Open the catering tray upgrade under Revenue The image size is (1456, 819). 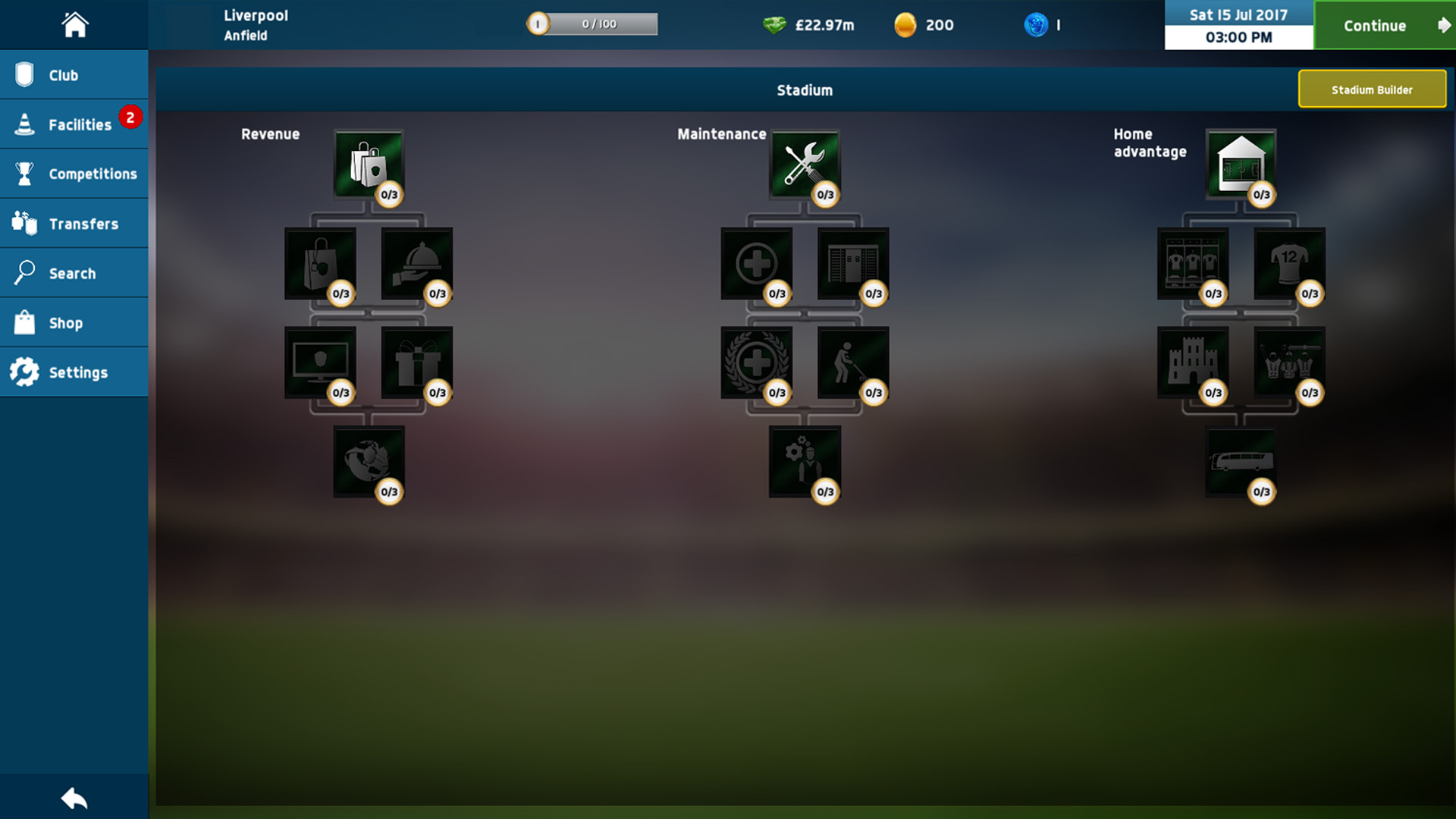417,264
